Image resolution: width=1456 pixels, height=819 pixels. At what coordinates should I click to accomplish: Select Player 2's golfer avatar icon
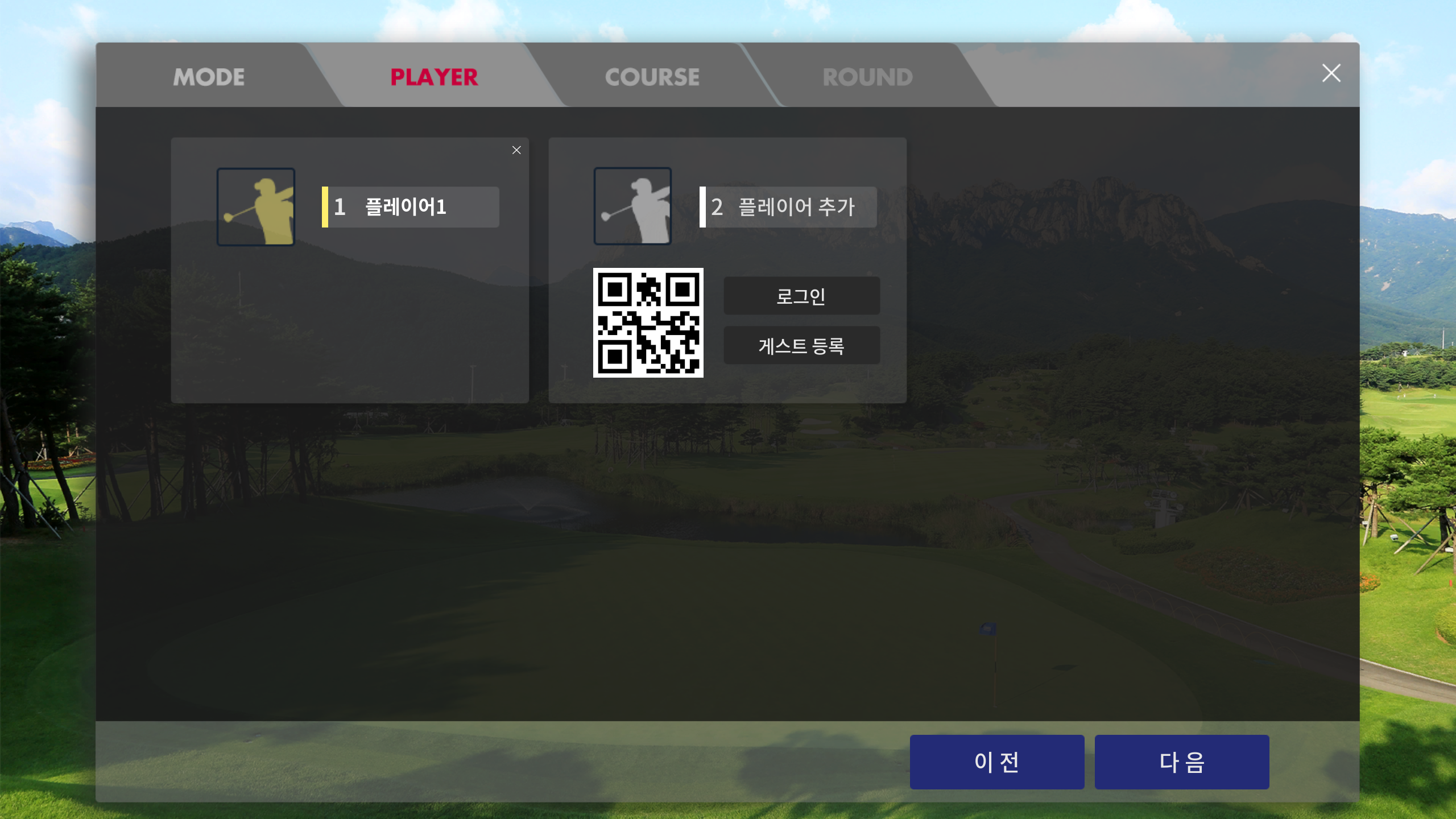coord(632,206)
